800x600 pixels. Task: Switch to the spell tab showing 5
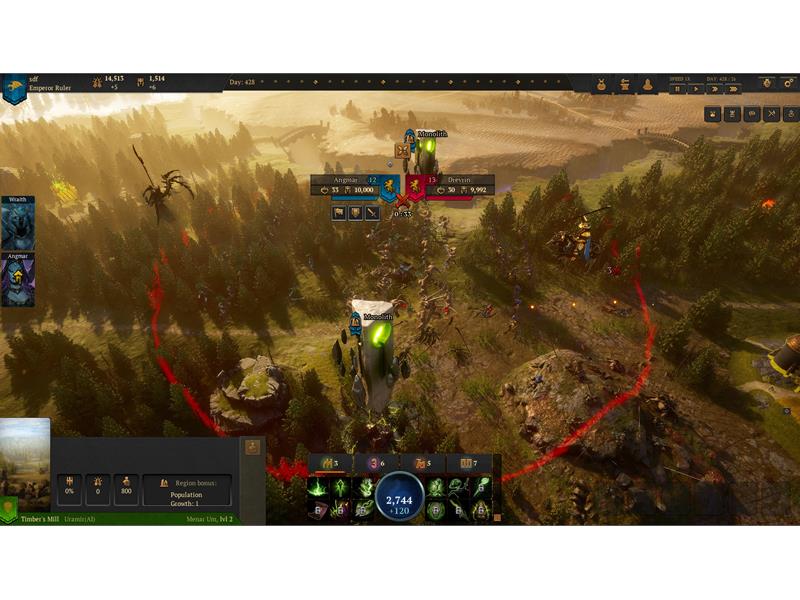click(421, 463)
